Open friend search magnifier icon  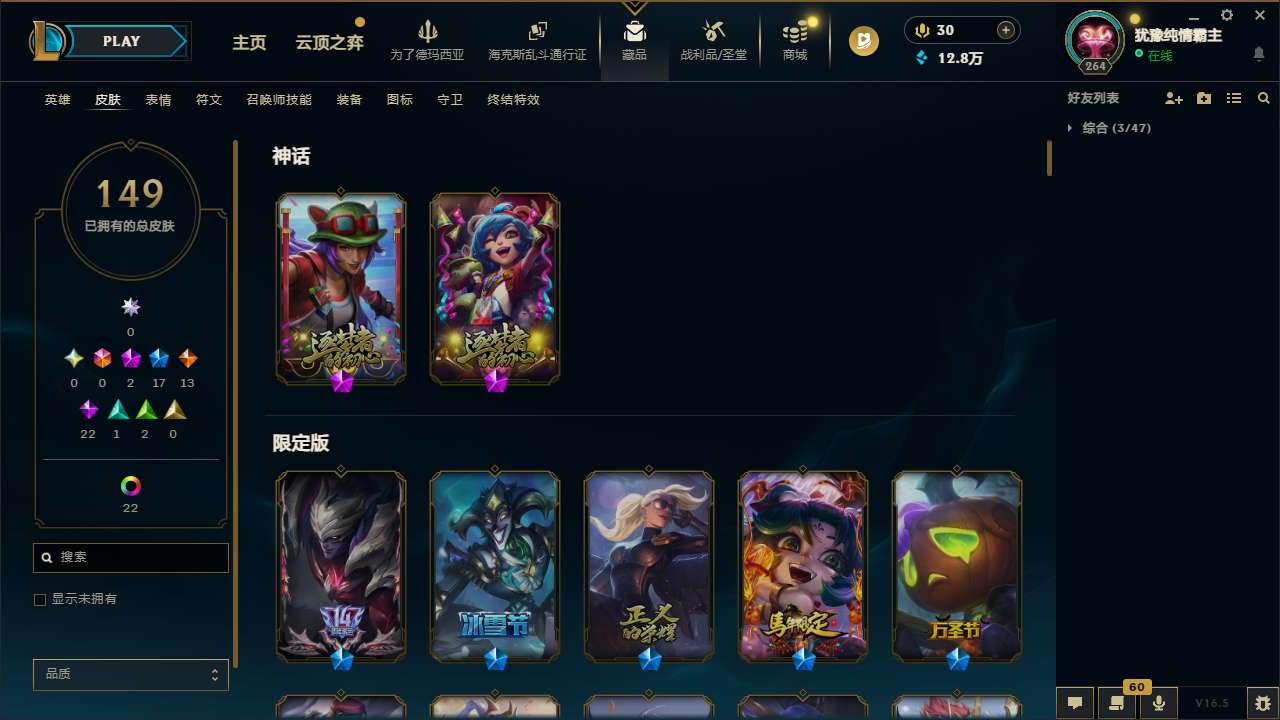click(1264, 97)
